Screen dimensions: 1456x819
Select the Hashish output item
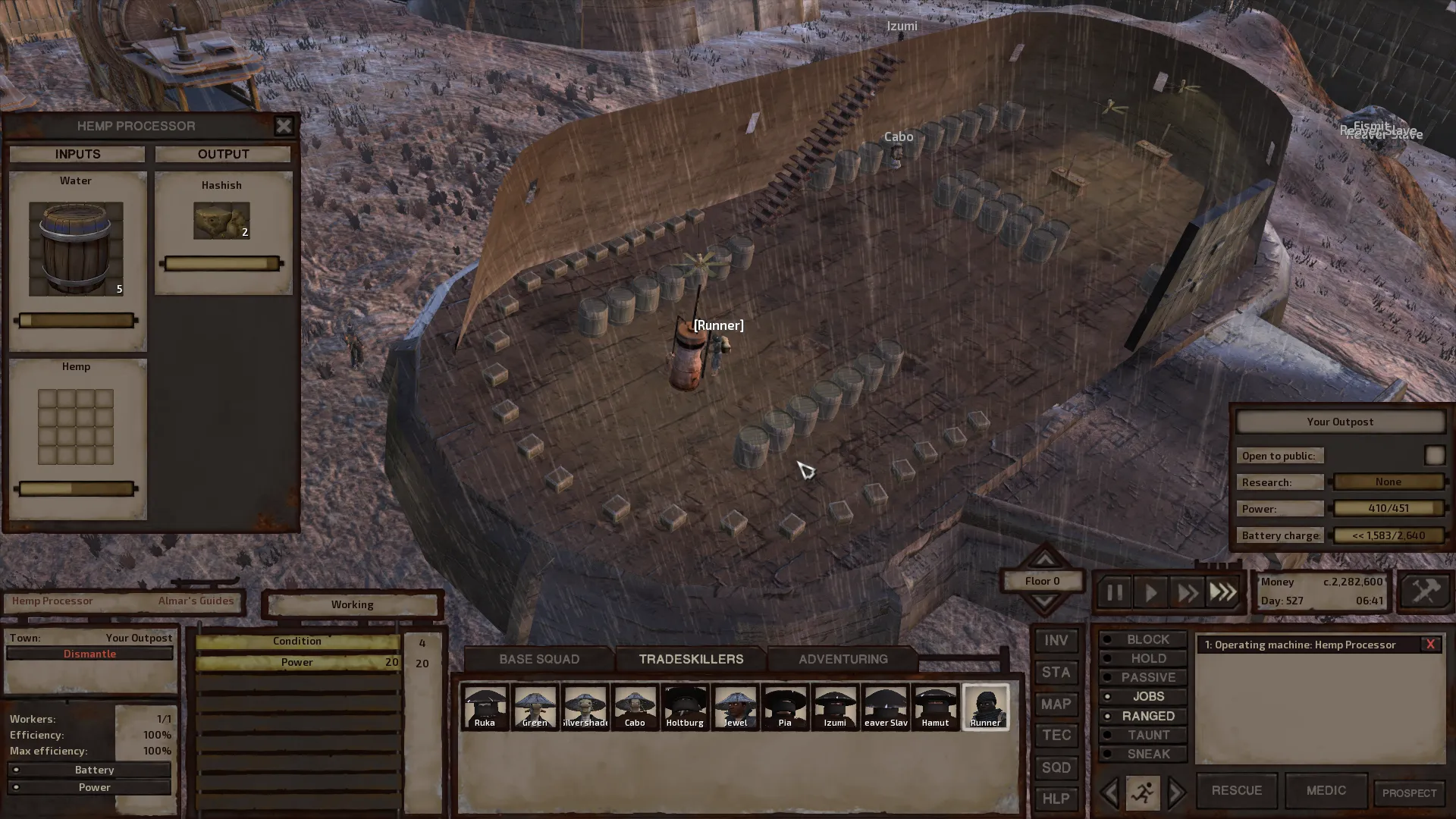221,221
